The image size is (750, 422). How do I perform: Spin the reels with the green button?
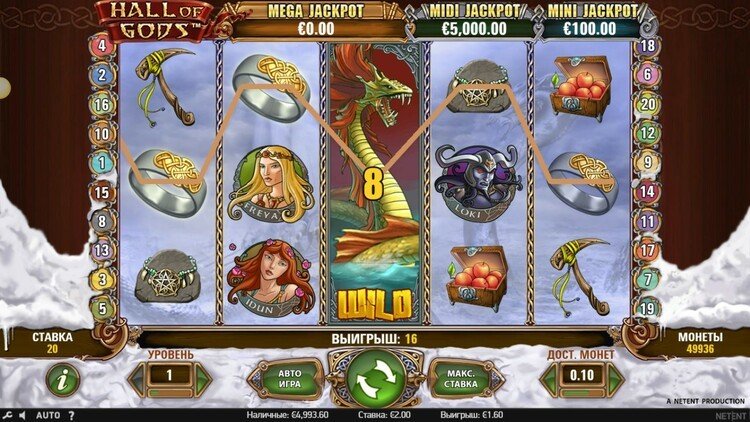tap(377, 377)
